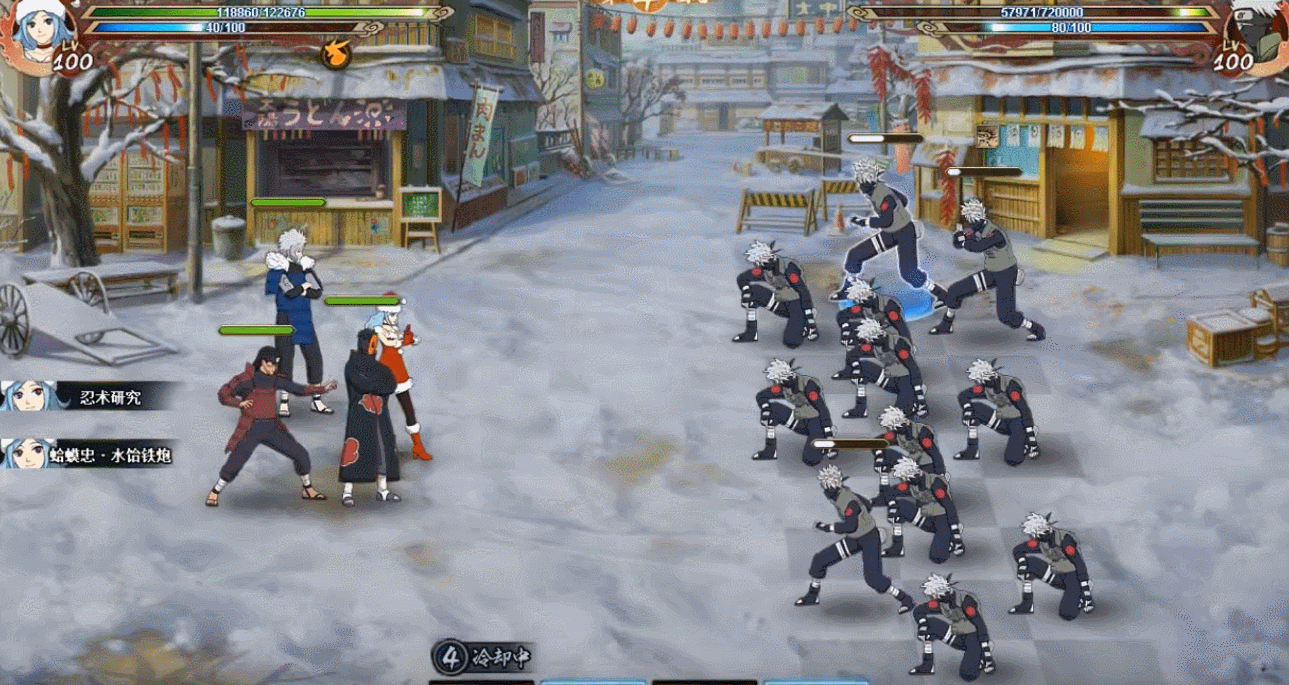
Task: Click the orange buff icon under player bars
Action: point(335,53)
